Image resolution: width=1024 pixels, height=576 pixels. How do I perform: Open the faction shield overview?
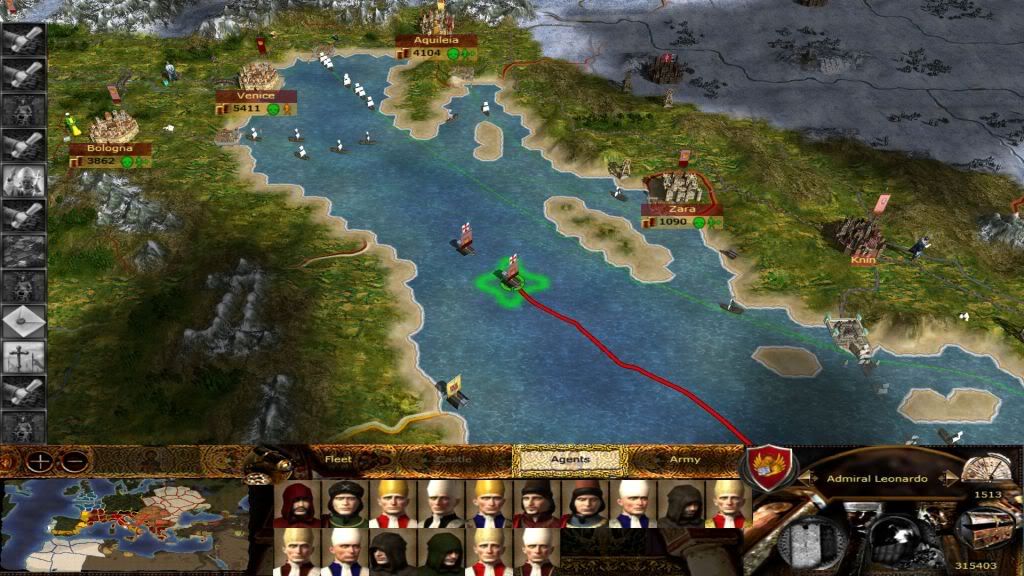pyautogui.click(x=770, y=467)
